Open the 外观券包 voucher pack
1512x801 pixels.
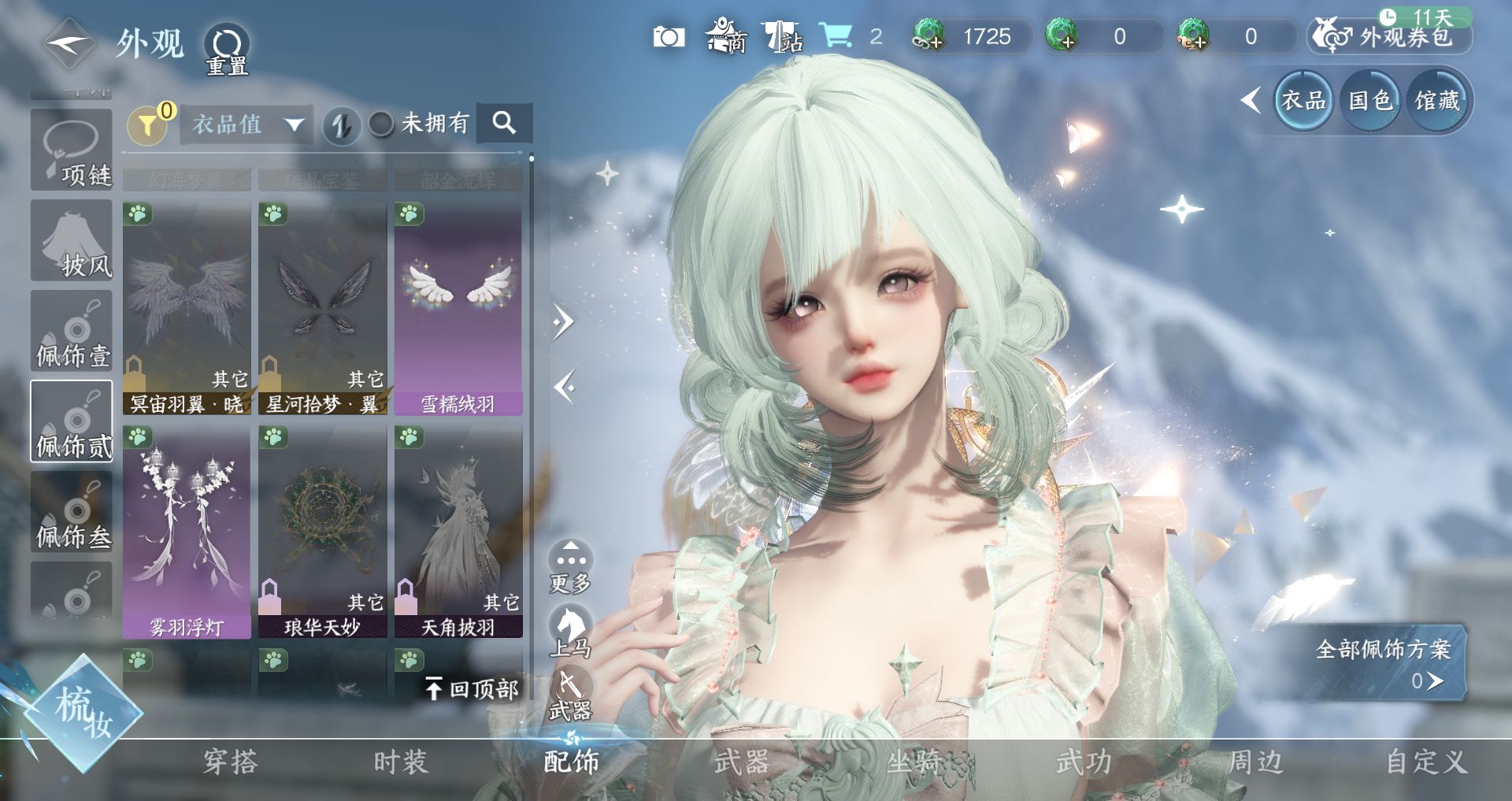pos(1391,37)
